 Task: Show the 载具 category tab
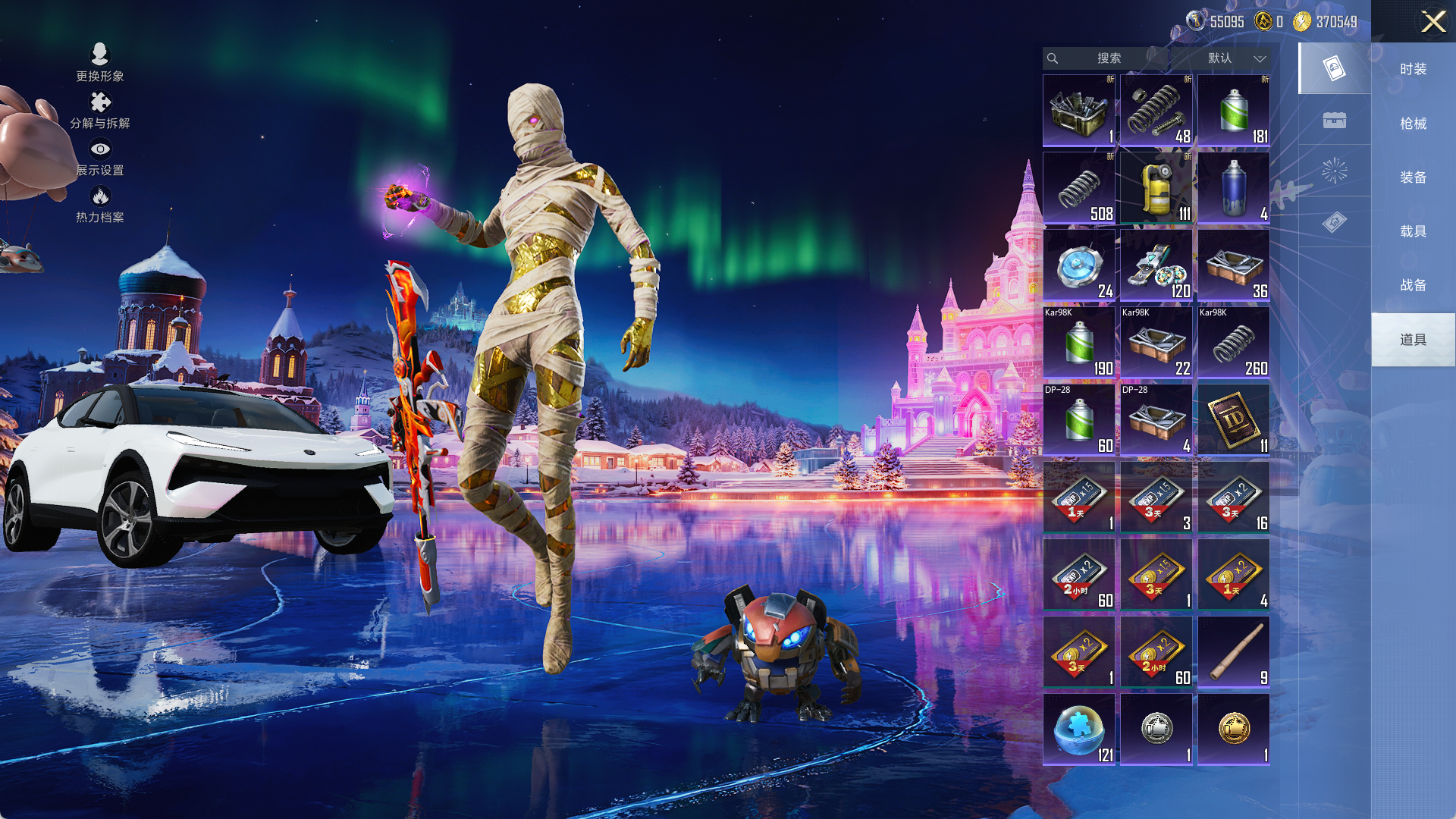tap(1413, 231)
